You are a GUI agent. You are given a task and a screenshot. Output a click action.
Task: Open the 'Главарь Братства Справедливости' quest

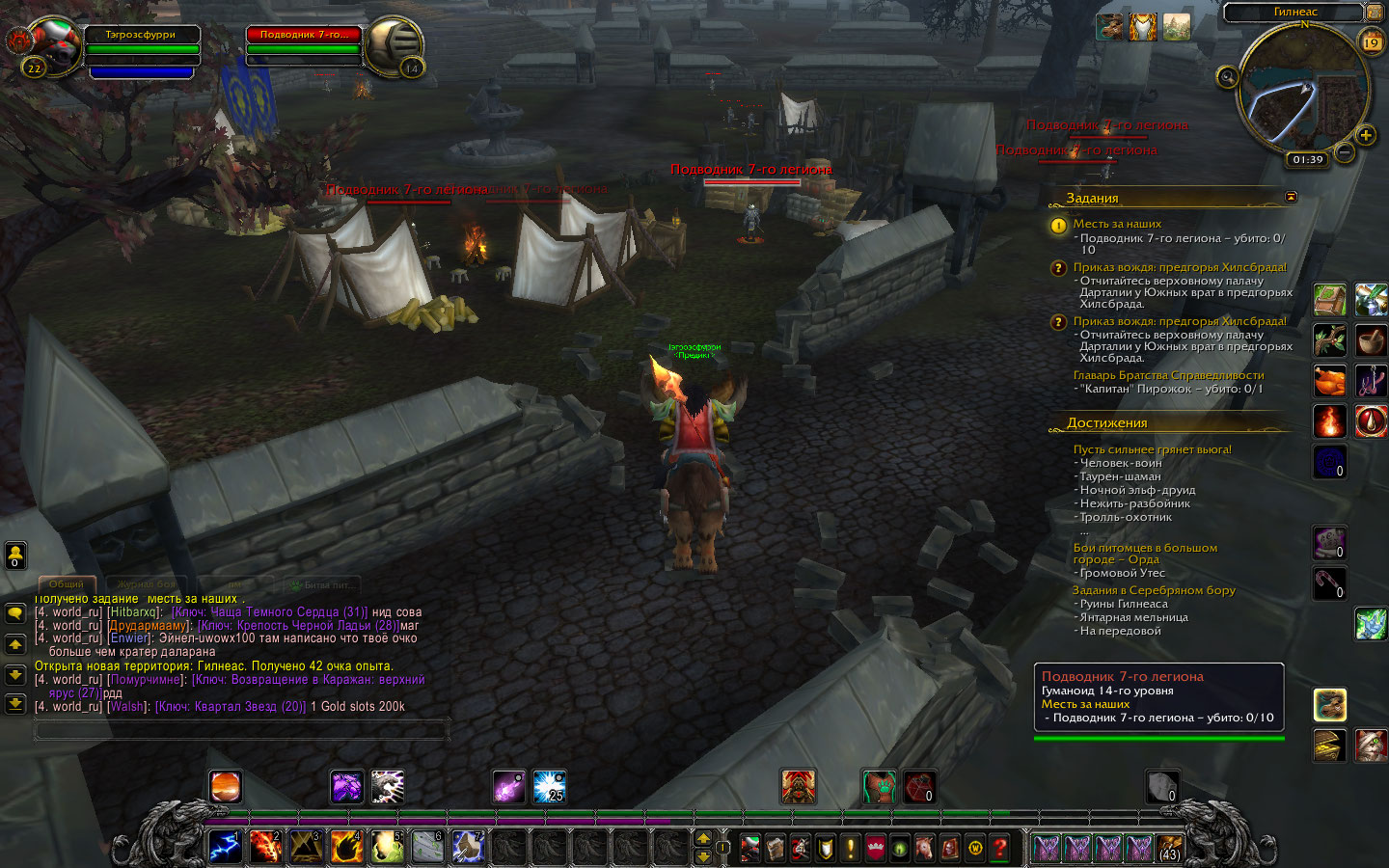point(1168,375)
